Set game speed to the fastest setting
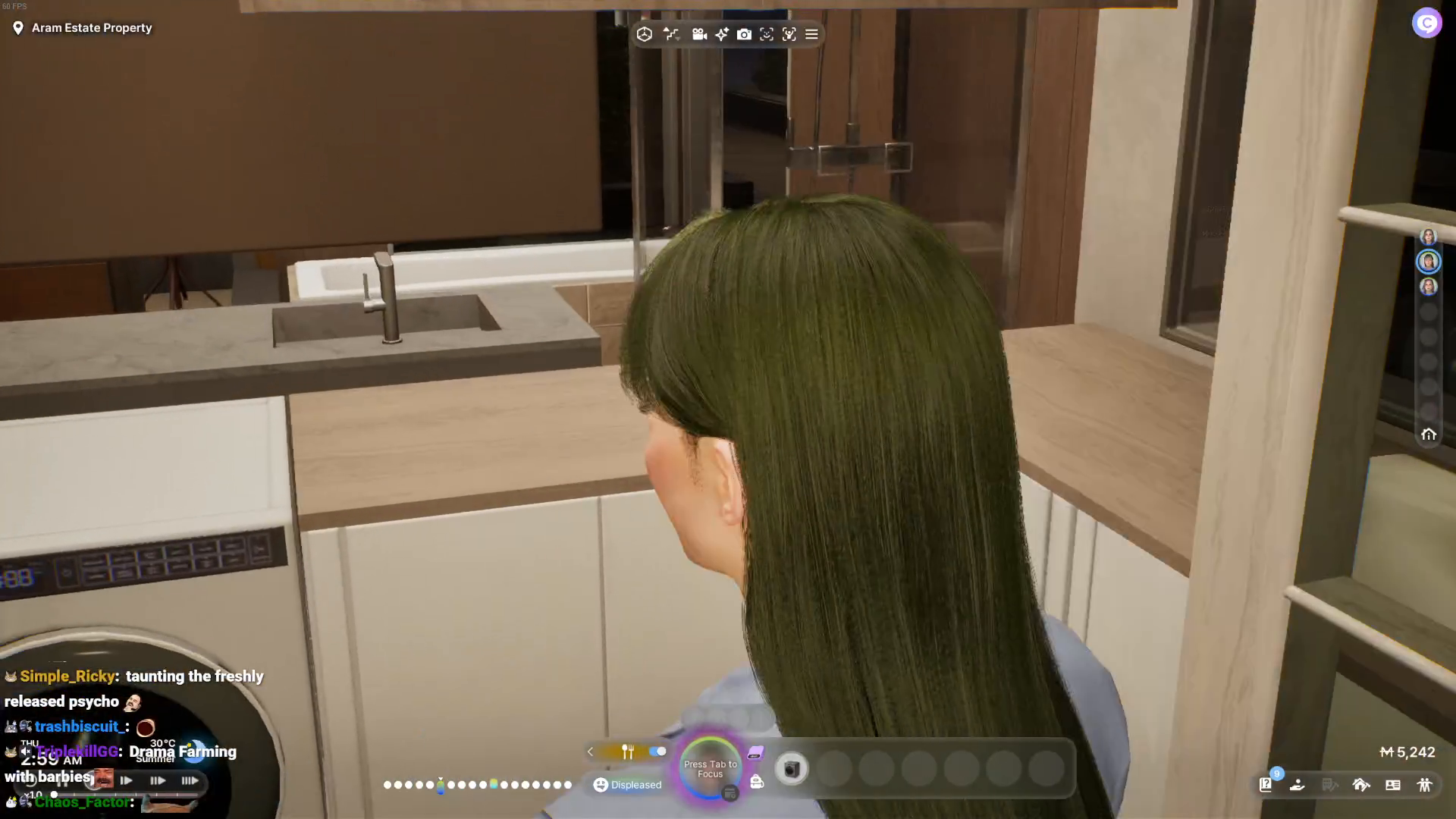 (190, 780)
